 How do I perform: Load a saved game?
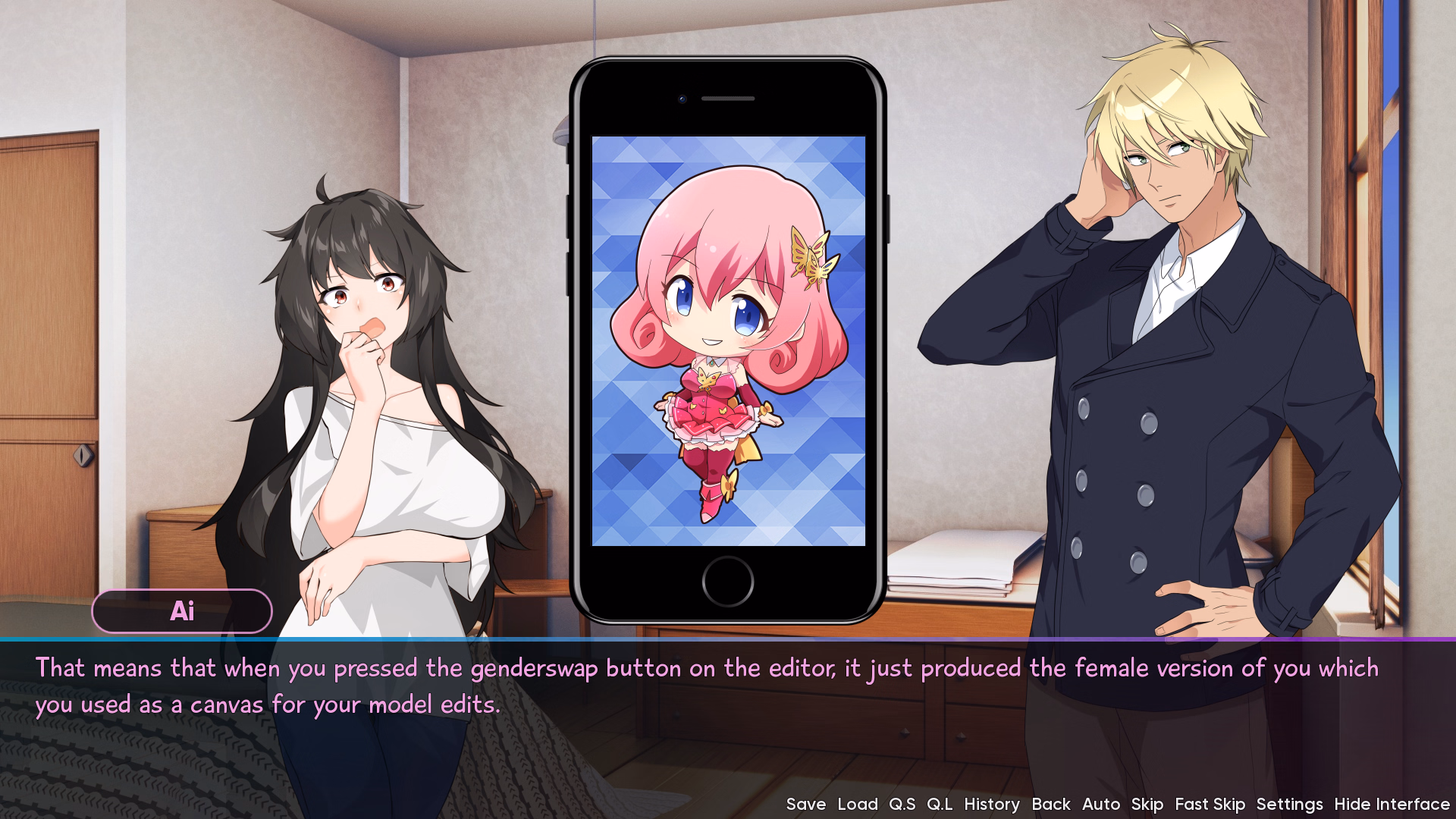click(856, 804)
